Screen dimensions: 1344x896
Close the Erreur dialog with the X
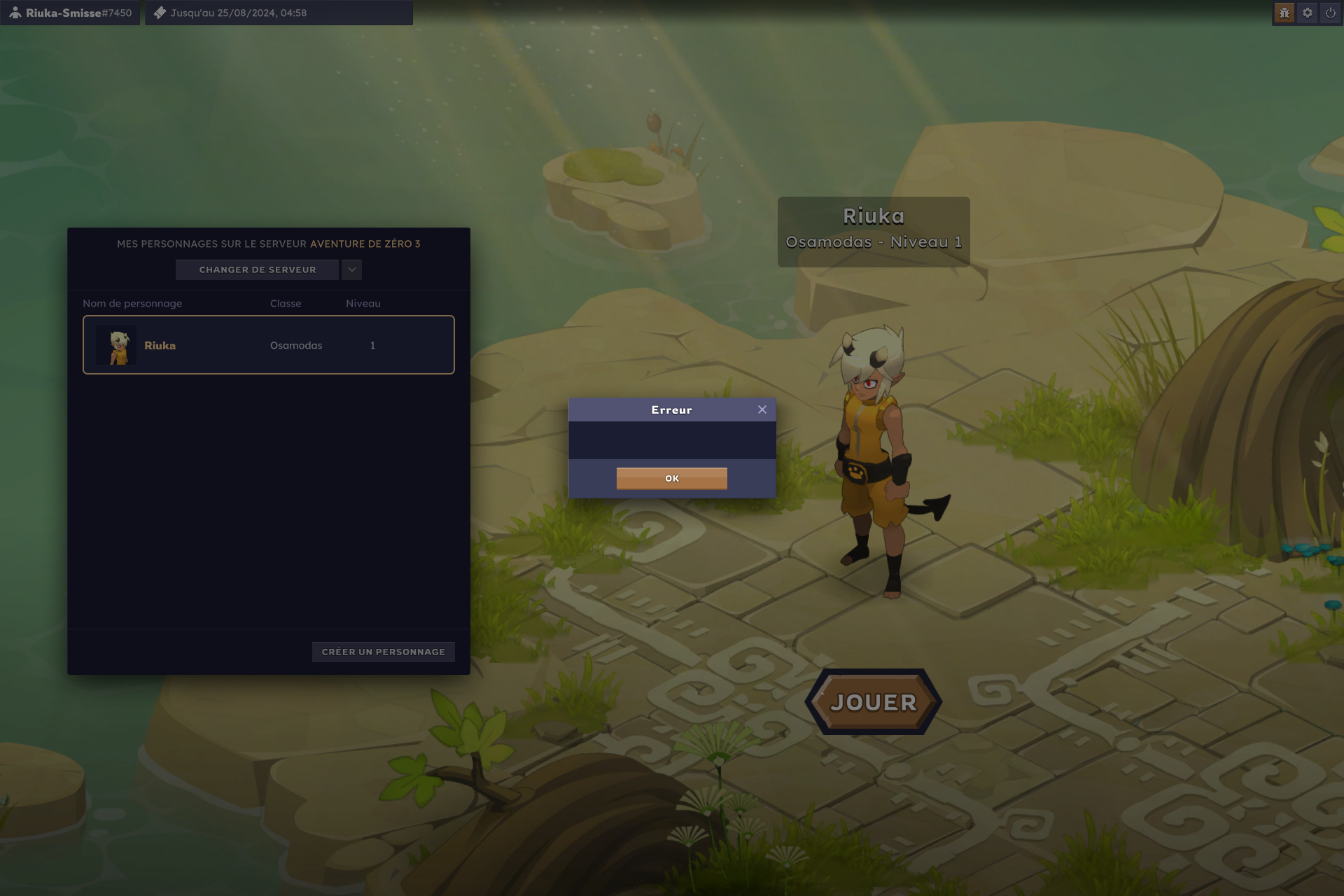[x=762, y=409]
